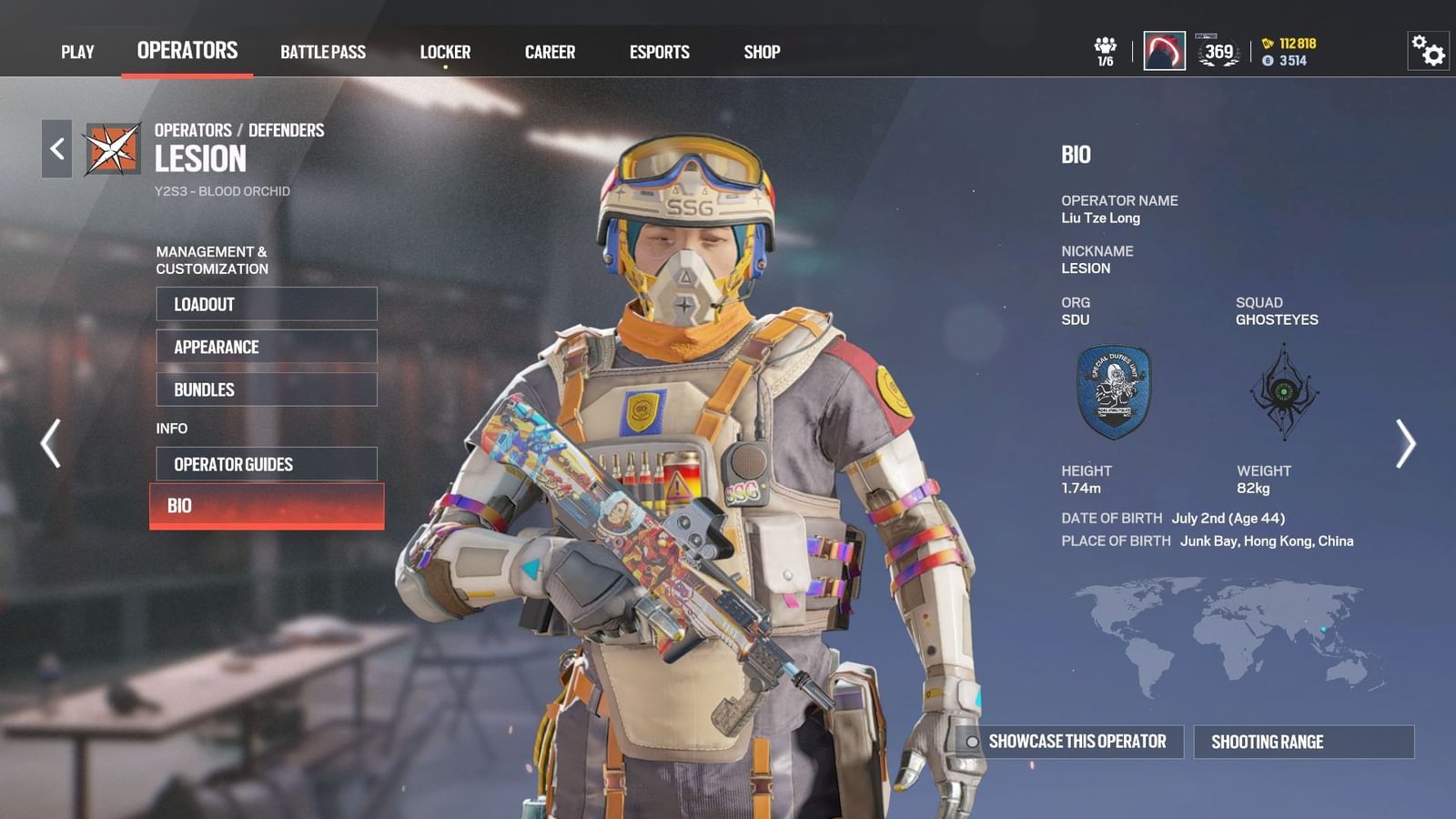Open the BATTLE PASS menu
Viewport: 1456px width, 819px height.
tap(323, 51)
